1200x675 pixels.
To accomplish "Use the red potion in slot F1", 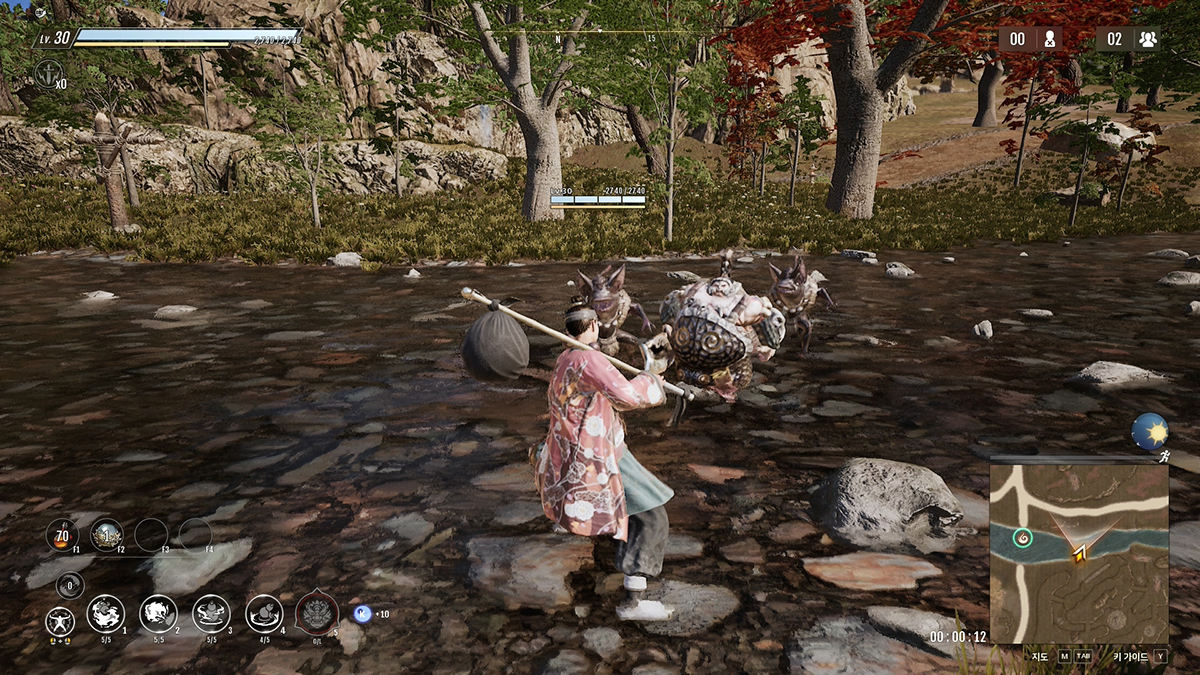I will click(62, 535).
